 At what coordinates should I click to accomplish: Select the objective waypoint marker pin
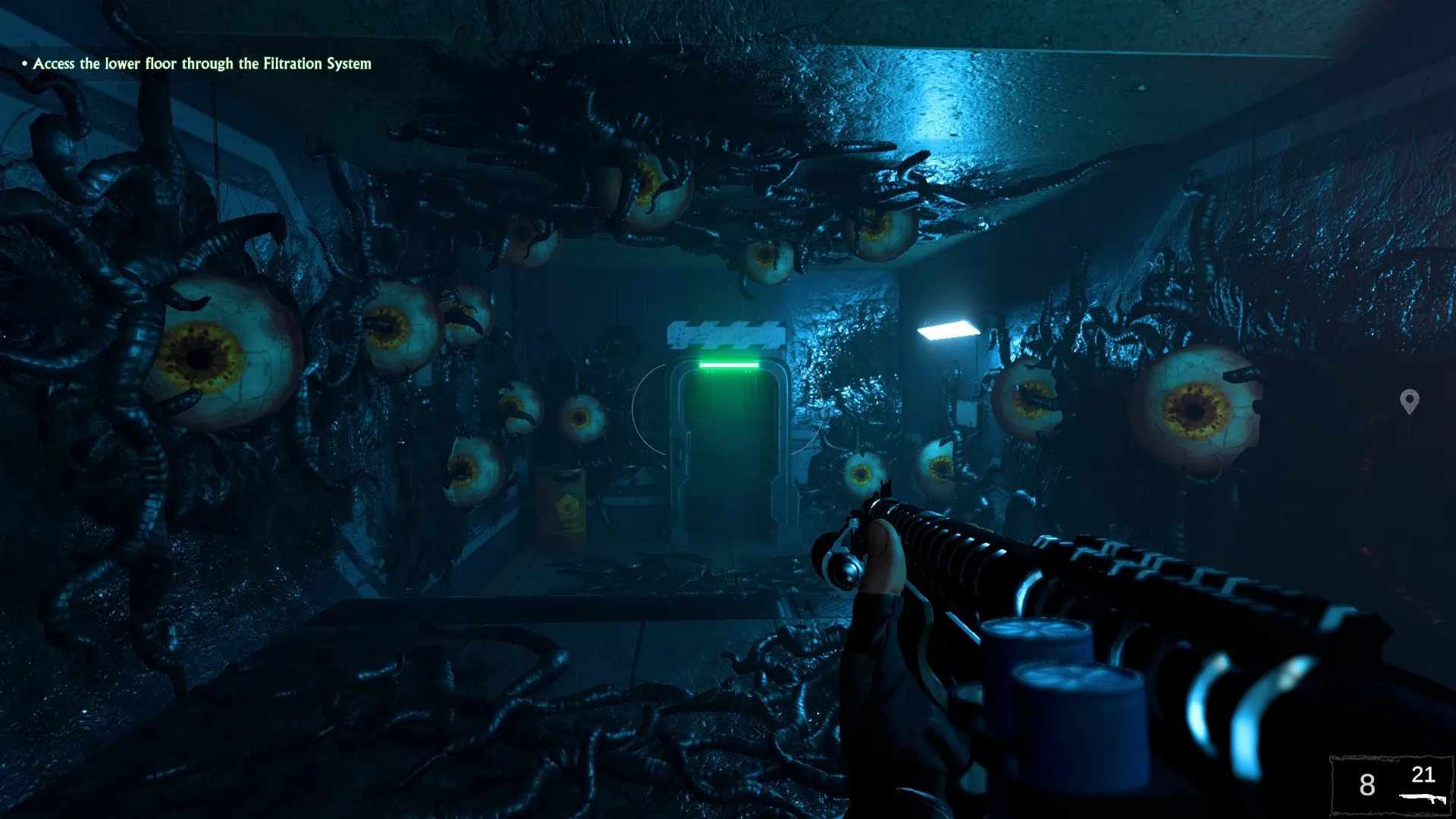tap(1409, 400)
